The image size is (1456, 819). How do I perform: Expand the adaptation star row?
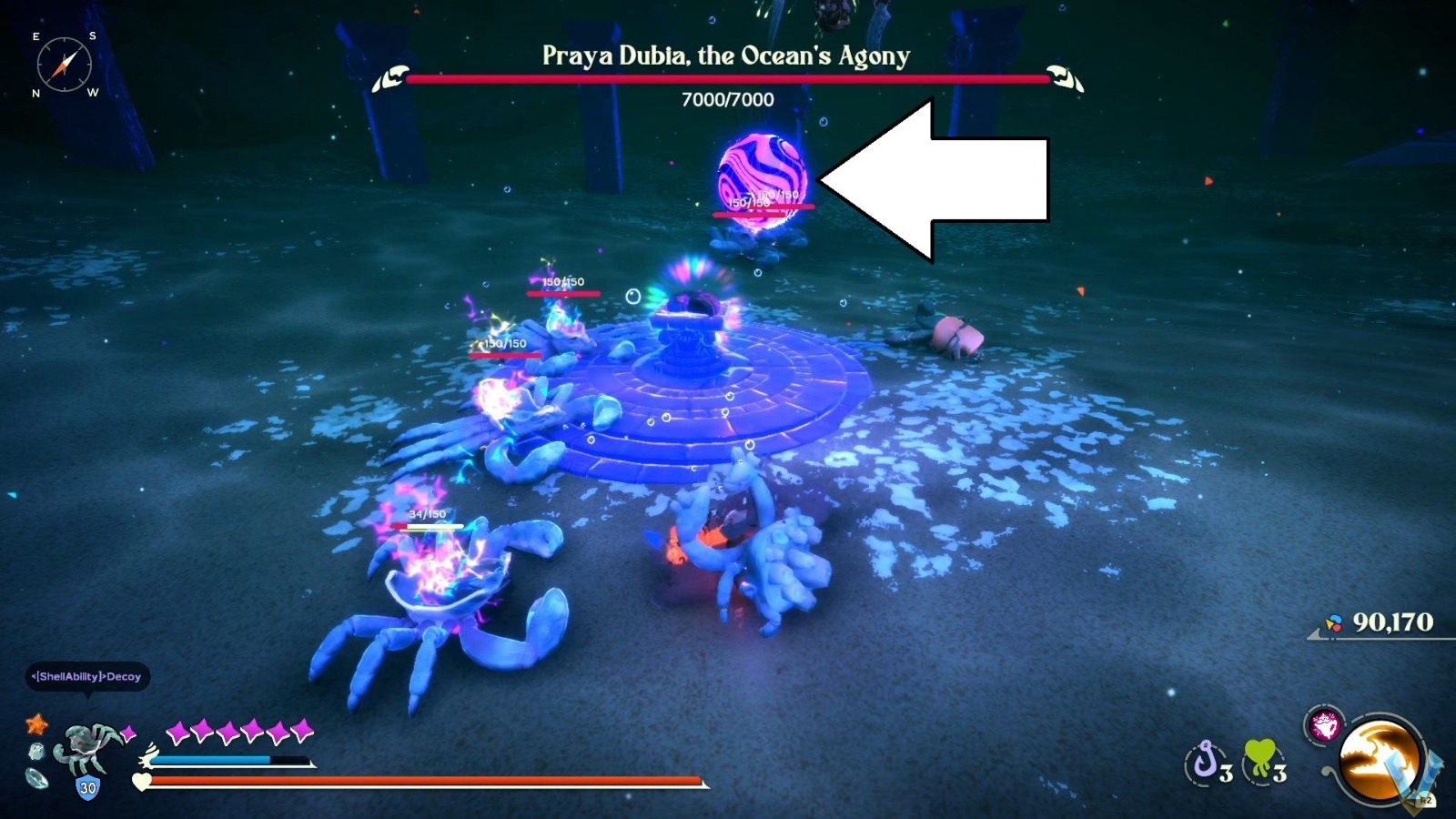(238, 730)
